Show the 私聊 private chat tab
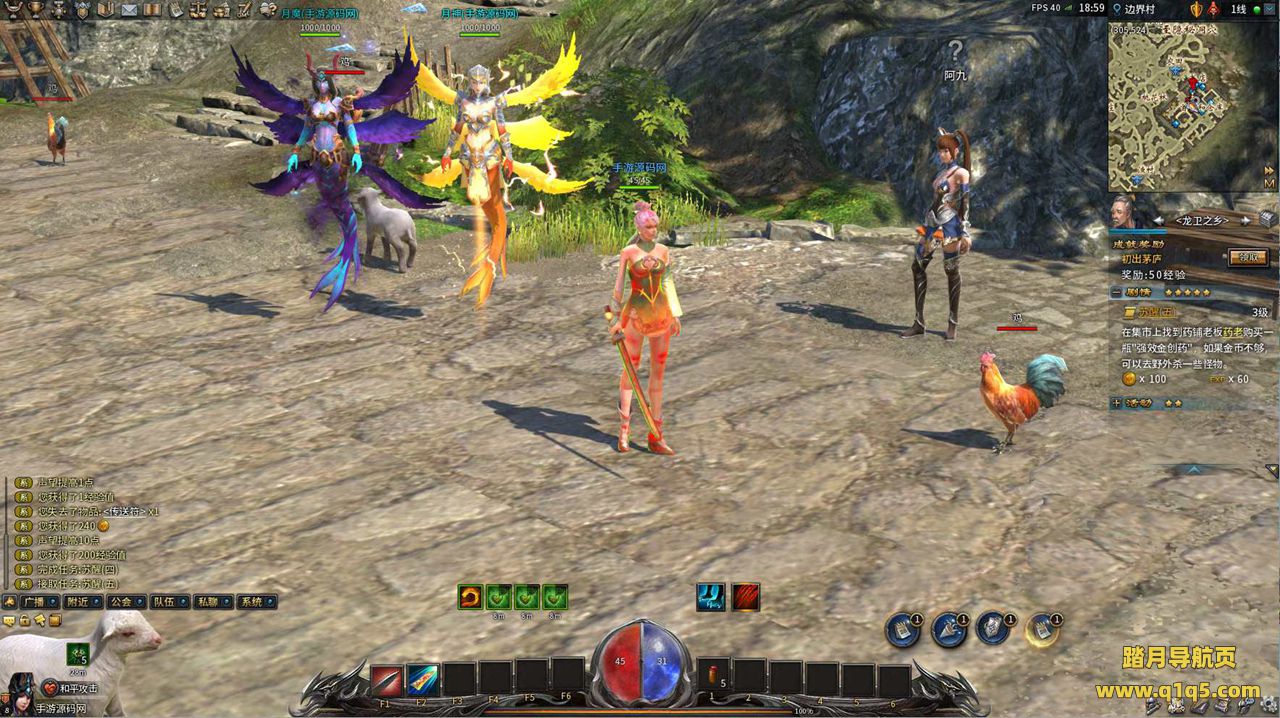 pos(207,602)
